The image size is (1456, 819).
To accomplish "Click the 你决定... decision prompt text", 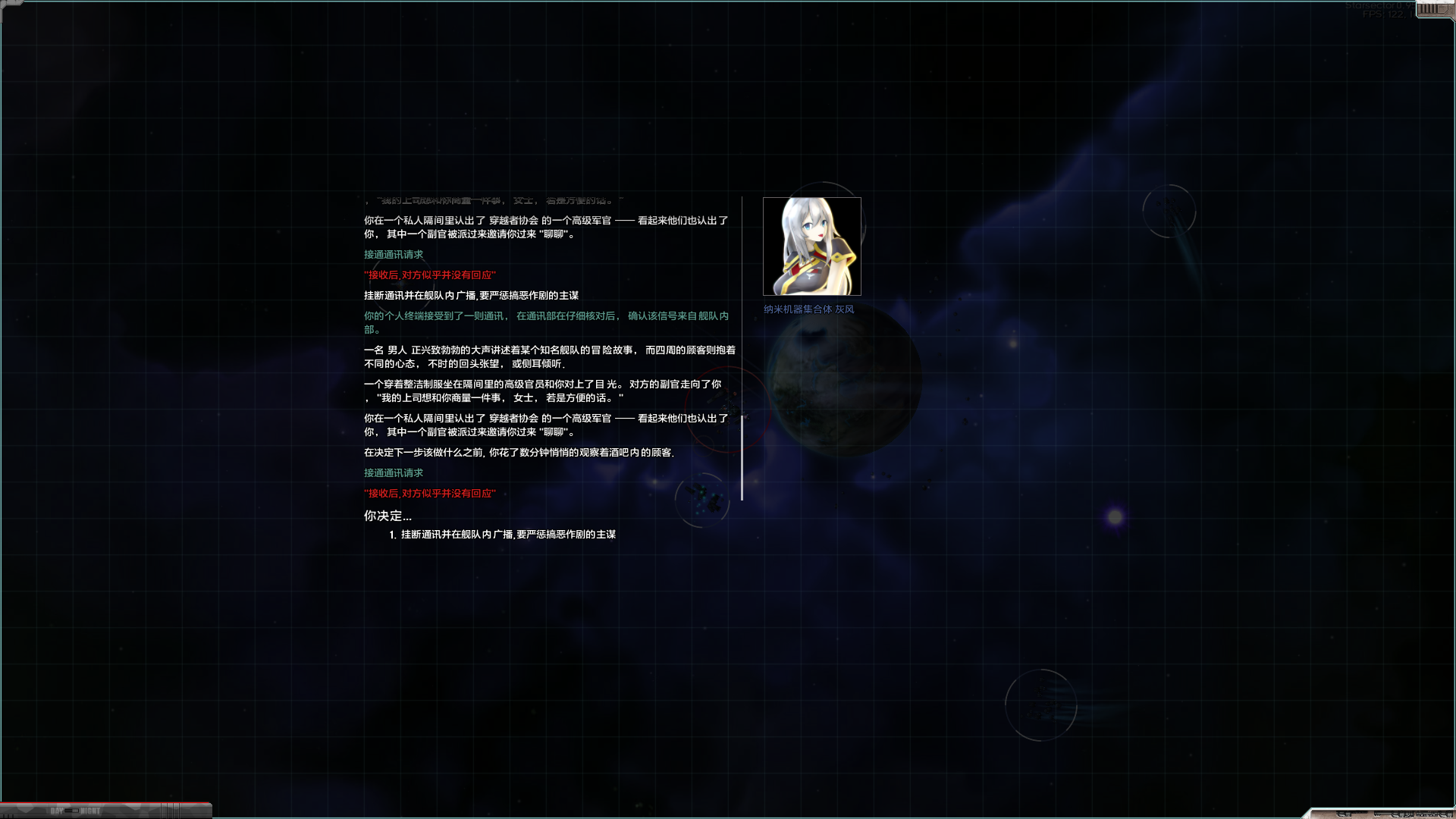I will (388, 516).
